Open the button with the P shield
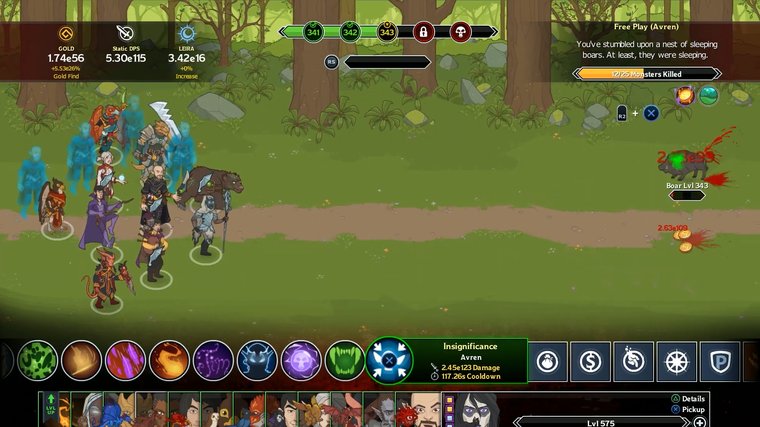760x427 pixels. [720, 361]
